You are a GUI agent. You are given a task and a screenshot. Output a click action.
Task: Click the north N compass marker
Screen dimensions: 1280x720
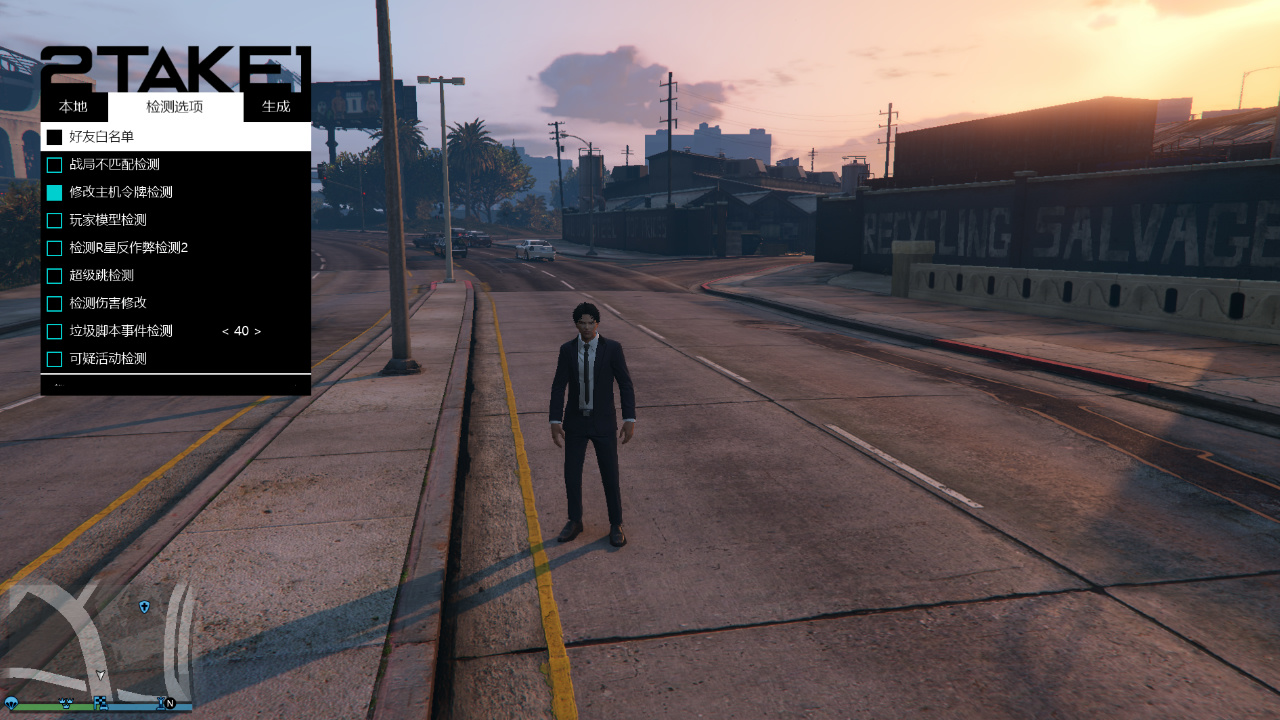[170, 703]
